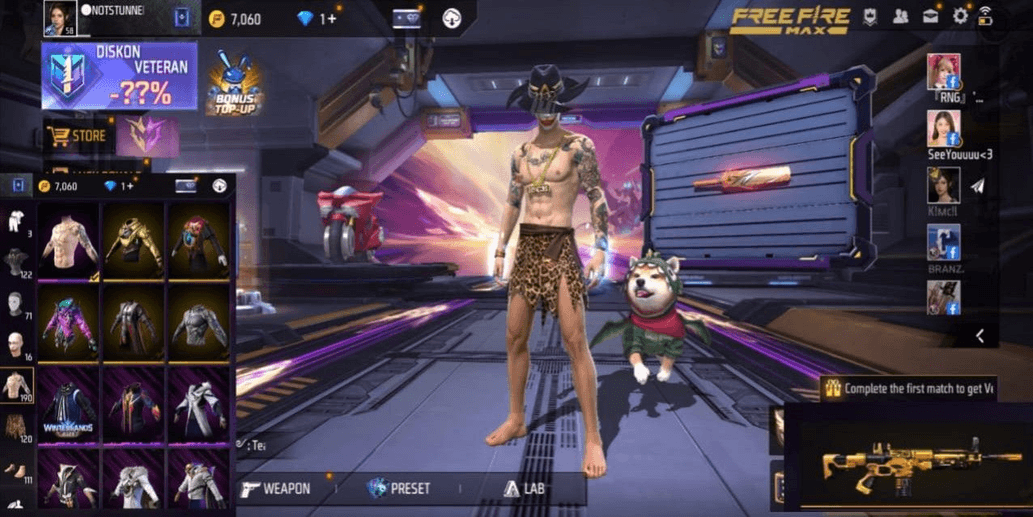Select the bare feet shoes category

17,470
